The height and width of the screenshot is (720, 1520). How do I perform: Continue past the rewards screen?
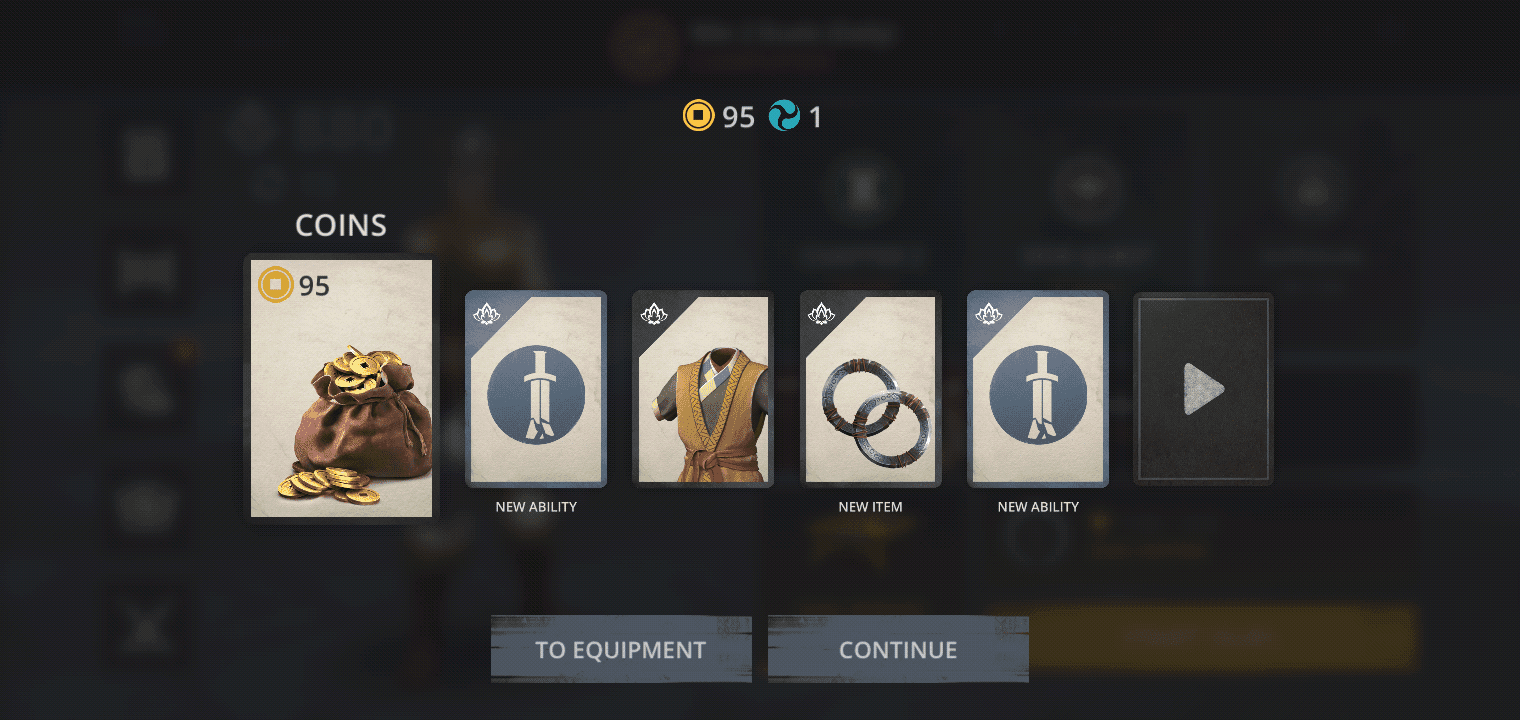898,650
